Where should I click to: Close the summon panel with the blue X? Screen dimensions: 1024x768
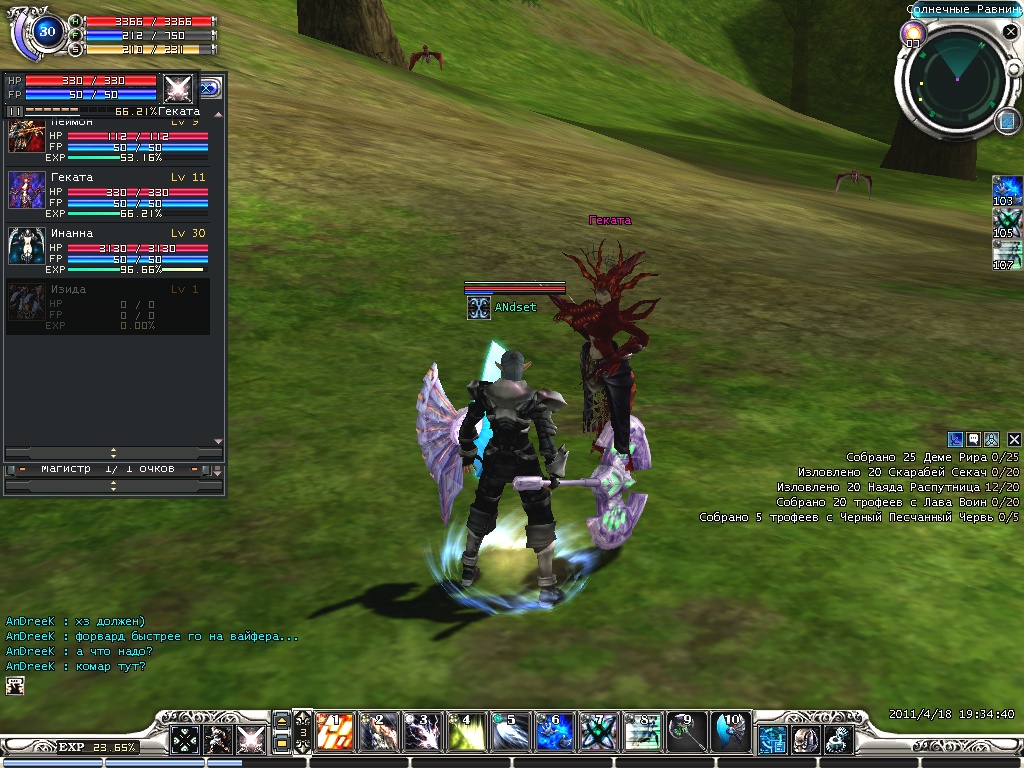point(210,88)
